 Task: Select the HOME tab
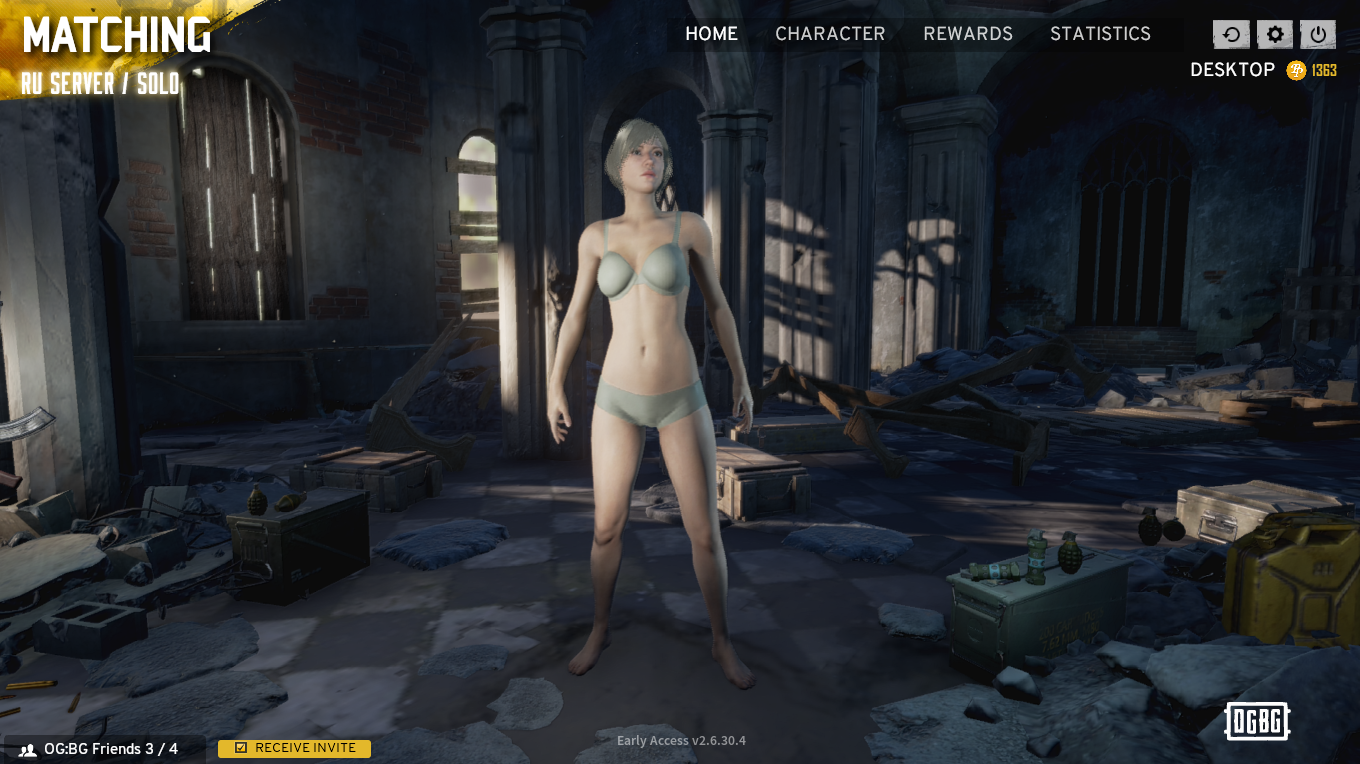tap(711, 33)
